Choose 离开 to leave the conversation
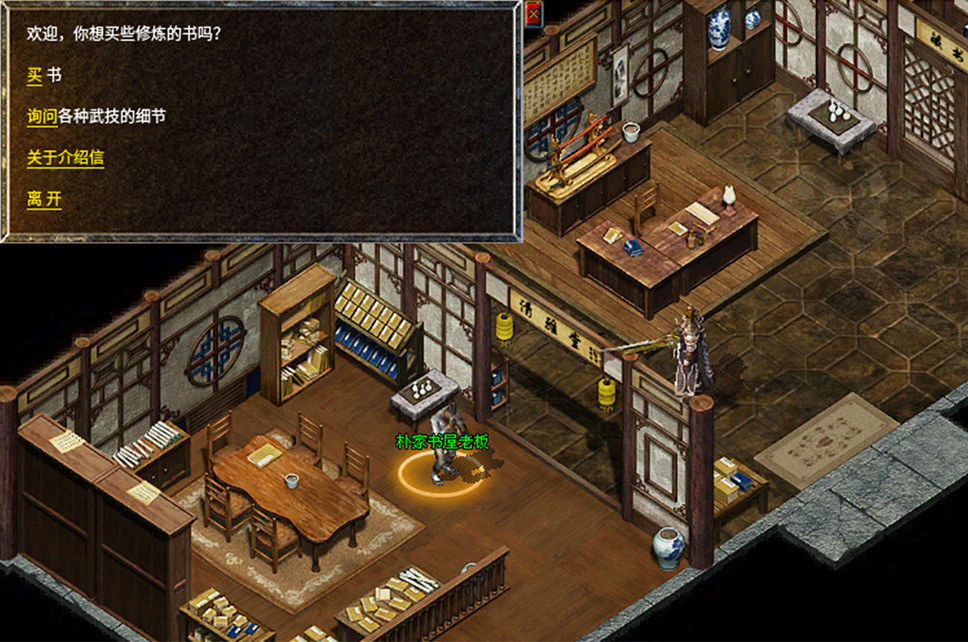Viewport: 968px width, 642px height. click(x=44, y=199)
